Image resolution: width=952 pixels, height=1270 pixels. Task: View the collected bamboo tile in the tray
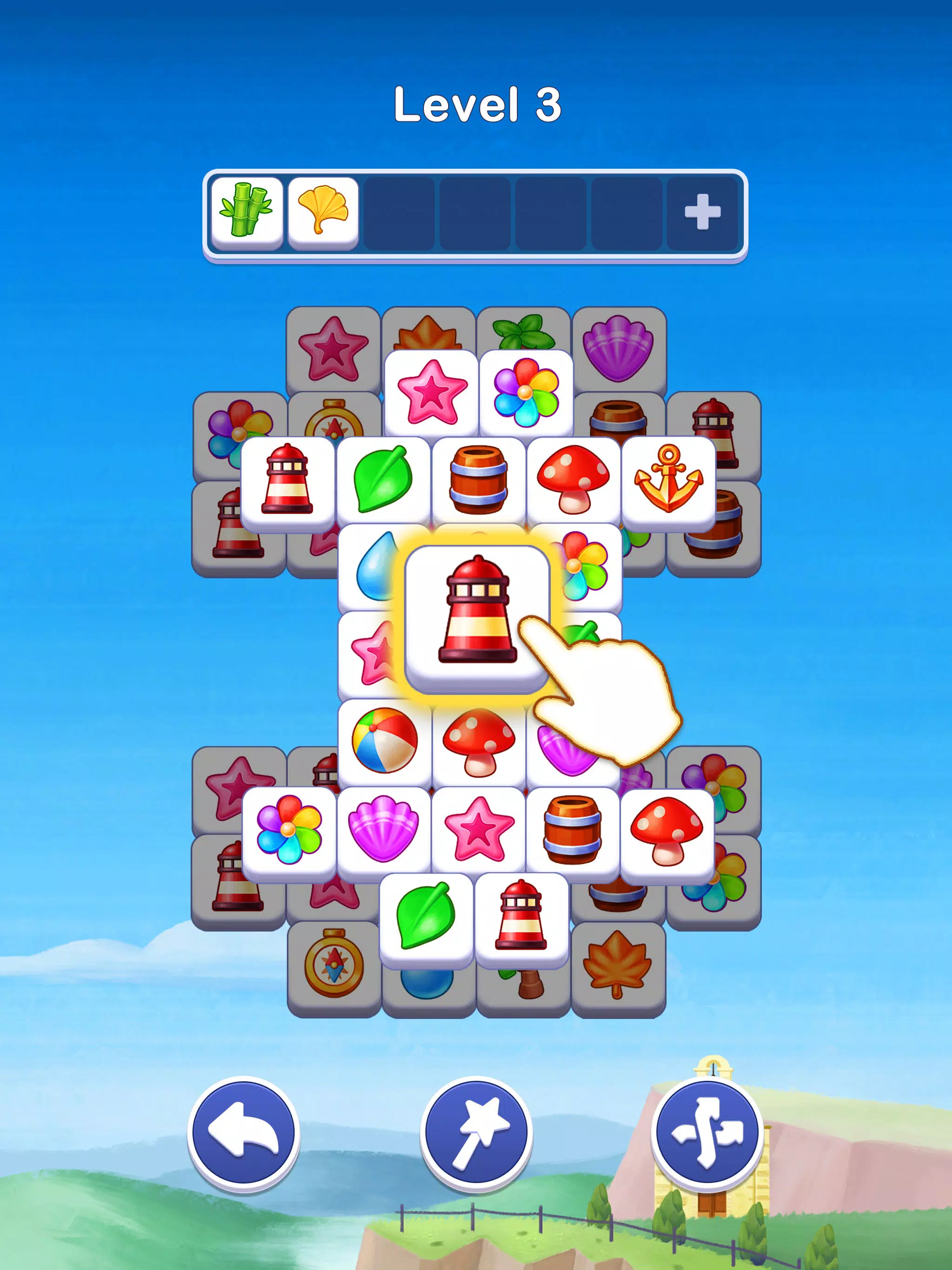click(x=247, y=212)
